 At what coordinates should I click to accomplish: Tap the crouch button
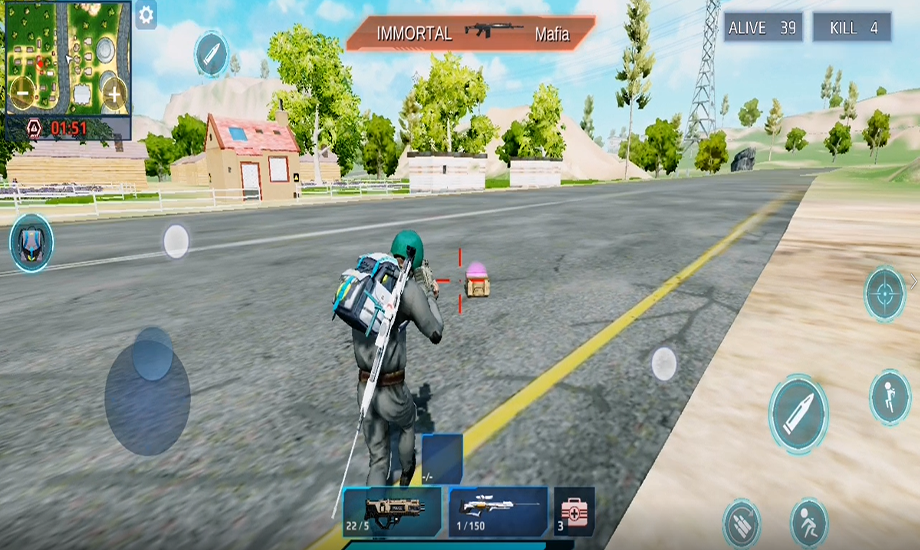point(809,522)
